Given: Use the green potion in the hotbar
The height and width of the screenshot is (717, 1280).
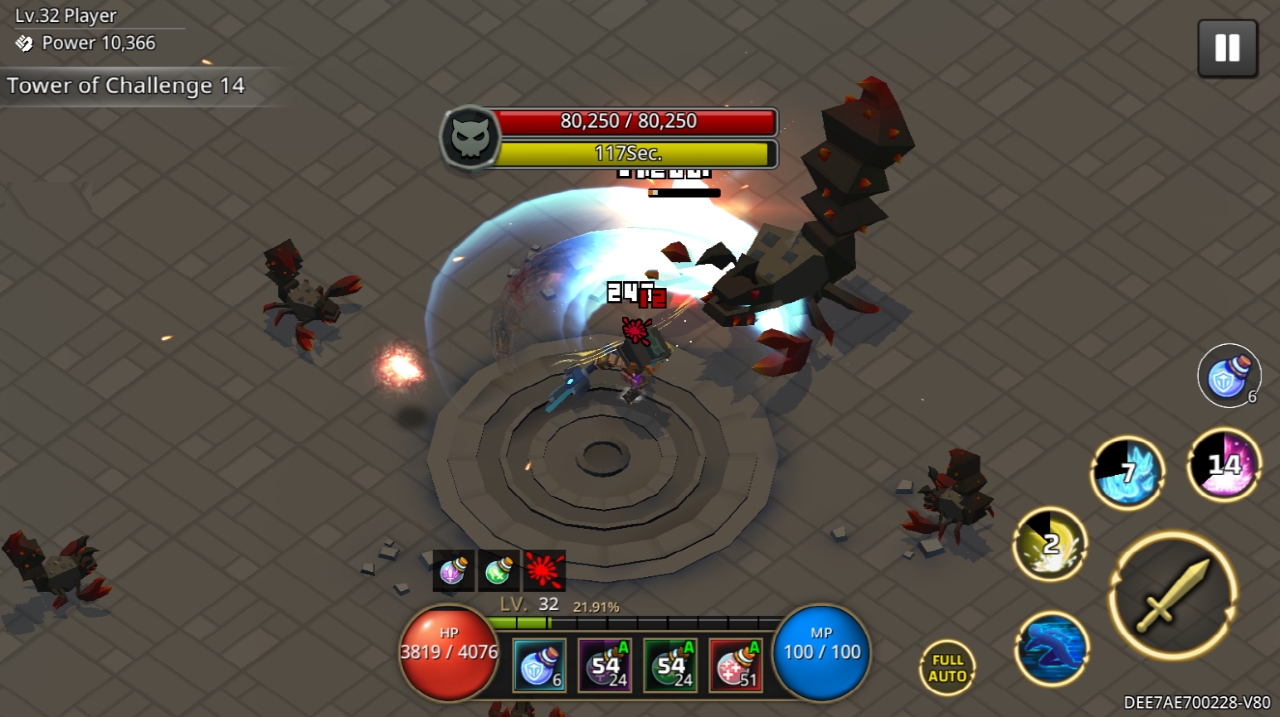Looking at the screenshot, I should pos(670,665).
